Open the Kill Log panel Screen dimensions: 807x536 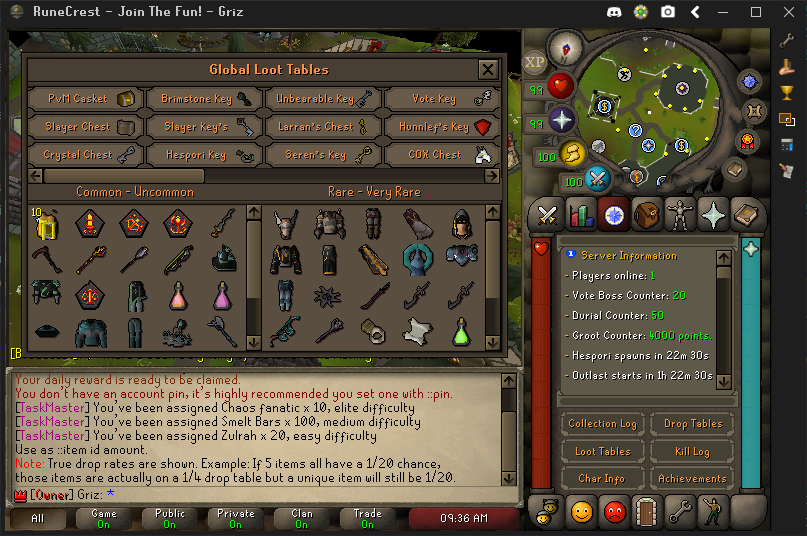pyautogui.click(x=692, y=452)
